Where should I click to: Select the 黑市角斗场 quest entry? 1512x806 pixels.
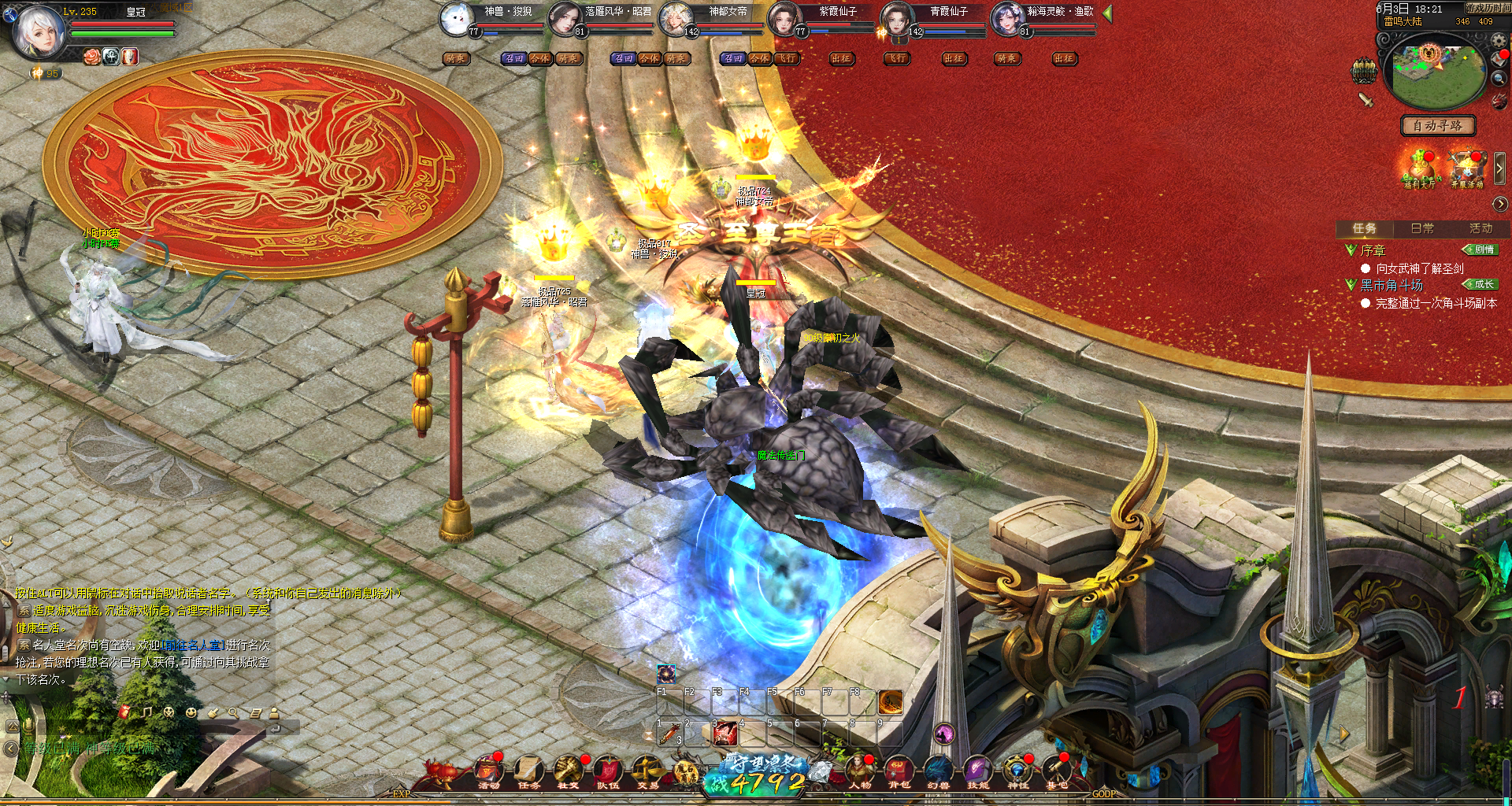click(1392, 285)
